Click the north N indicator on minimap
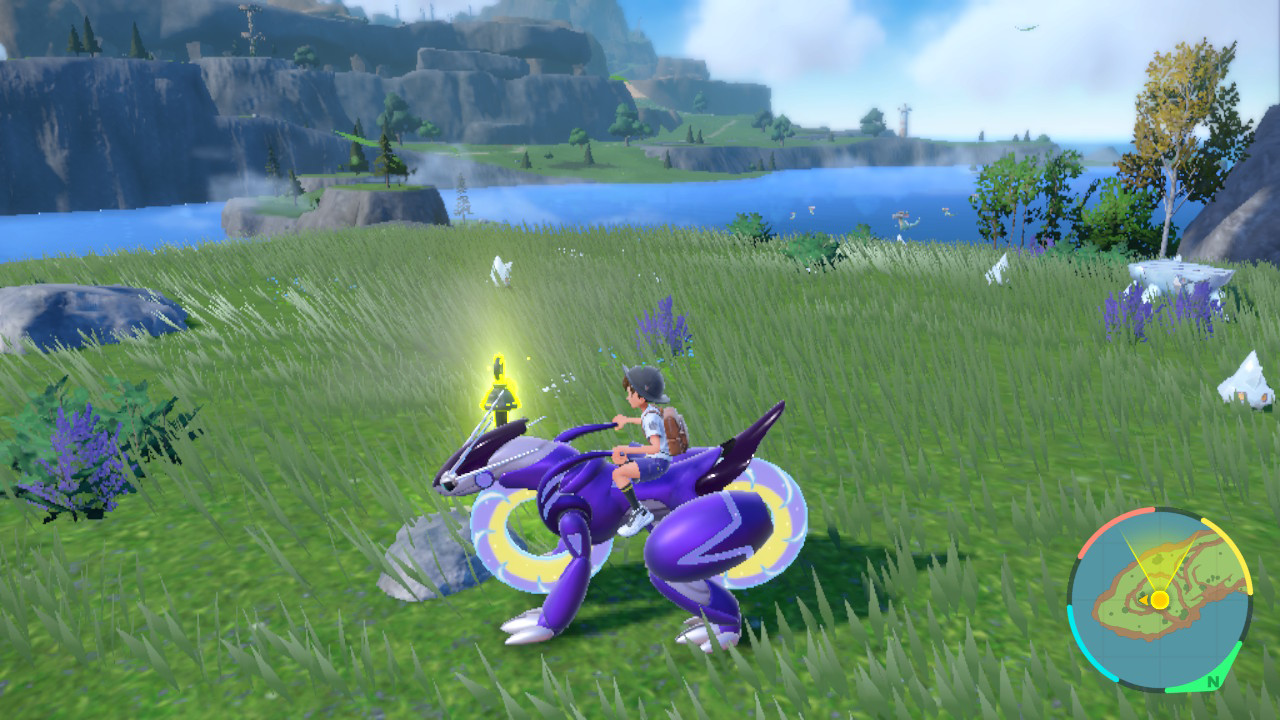 tap(1212, 683)
